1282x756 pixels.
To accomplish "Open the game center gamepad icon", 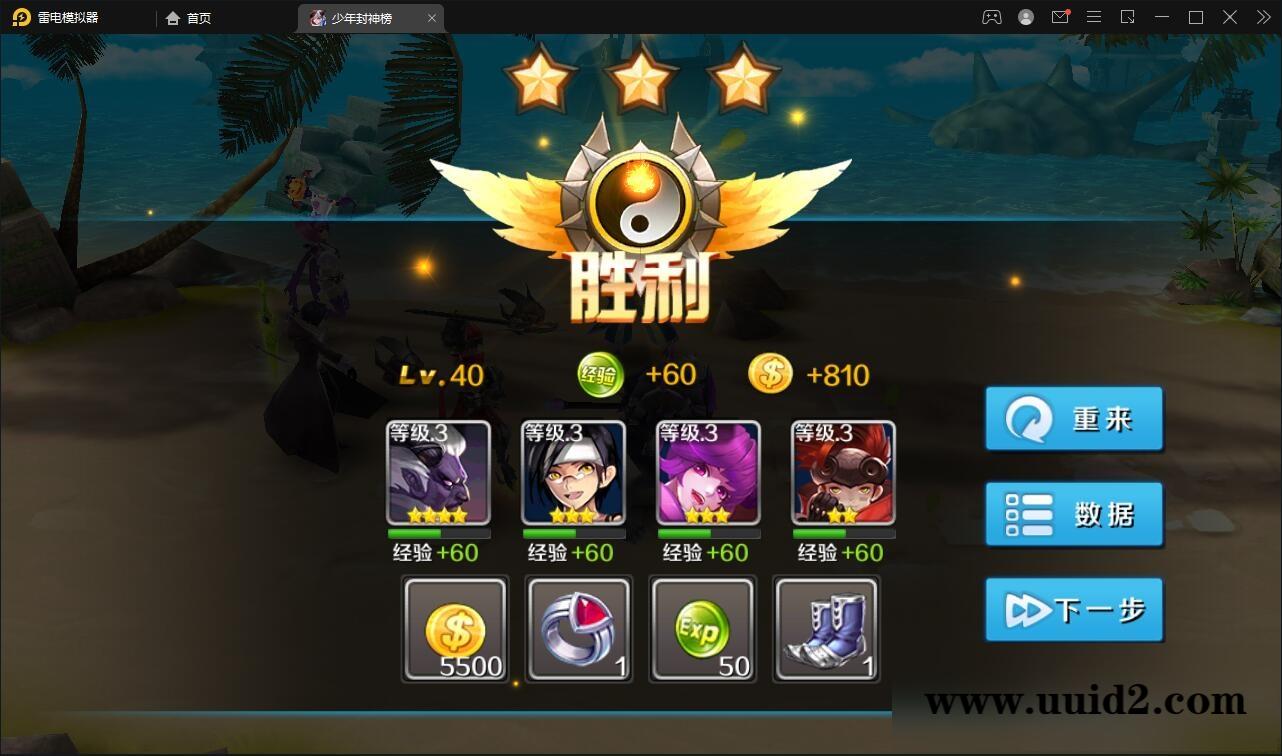I will pos(991,17).
